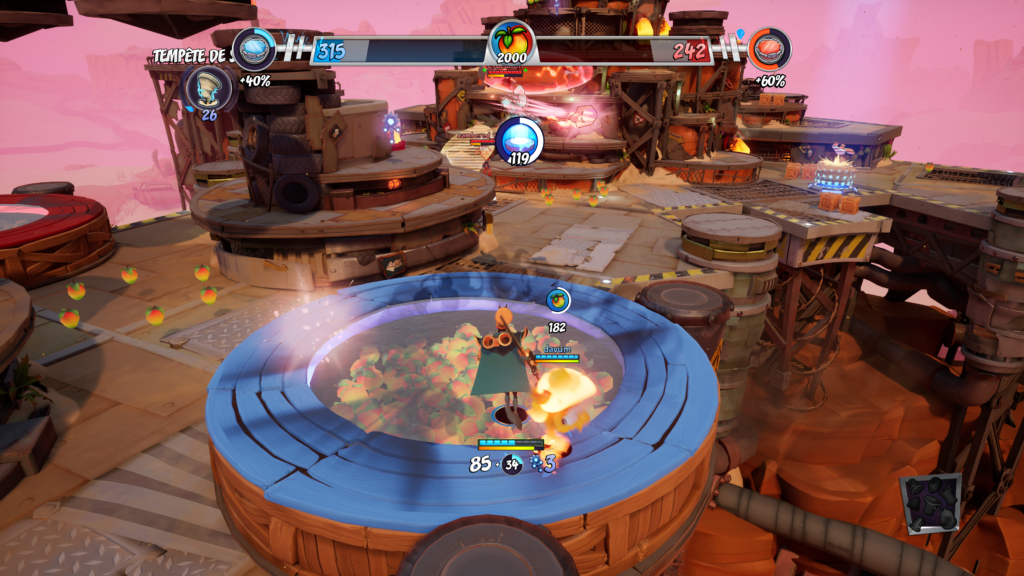This screenshot has width=1024, height=576.
Task: Click the blue bank marker showing 119
Action: 519,139
